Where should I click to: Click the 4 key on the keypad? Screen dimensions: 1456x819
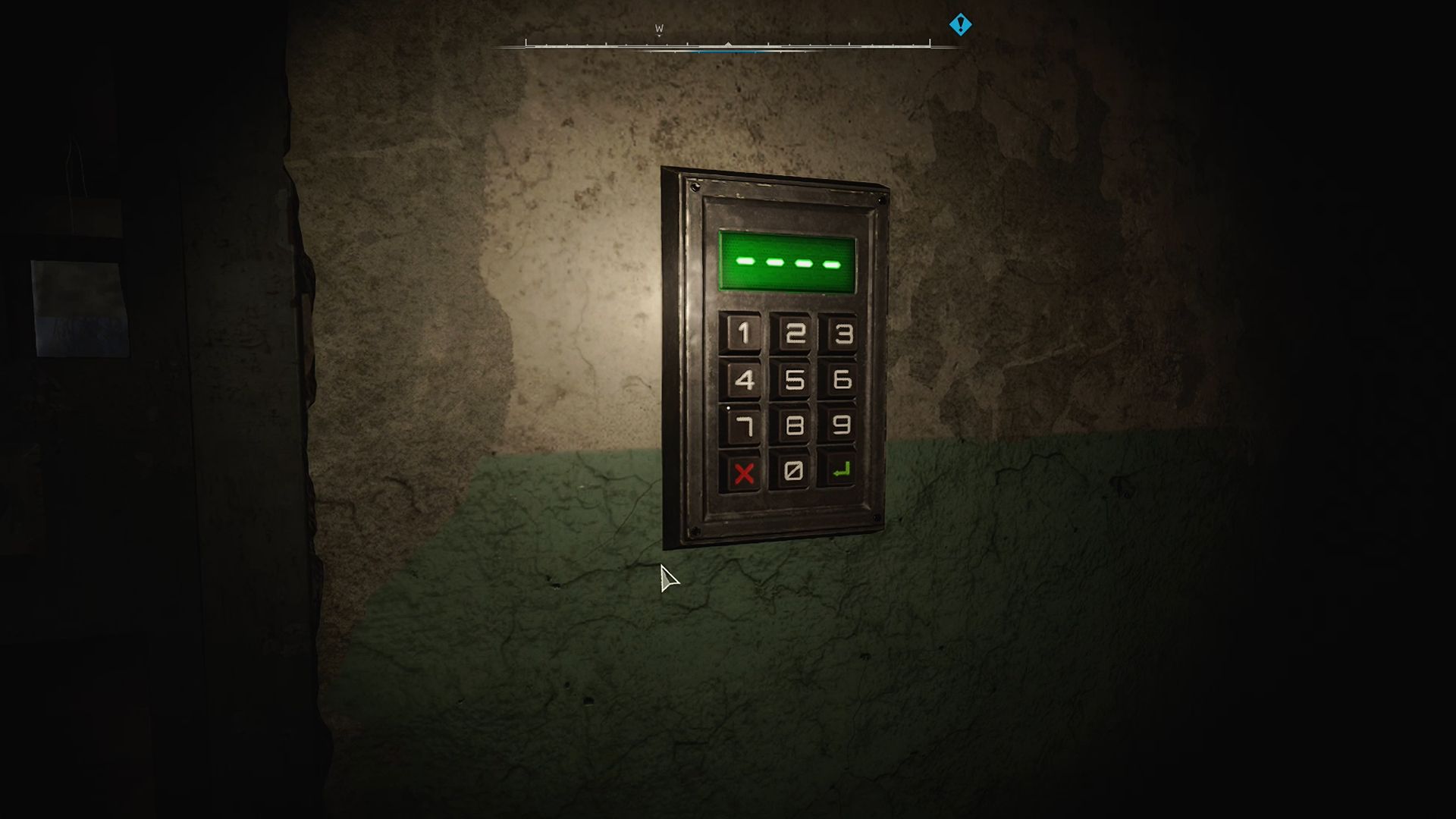click(x=743, y=379)
